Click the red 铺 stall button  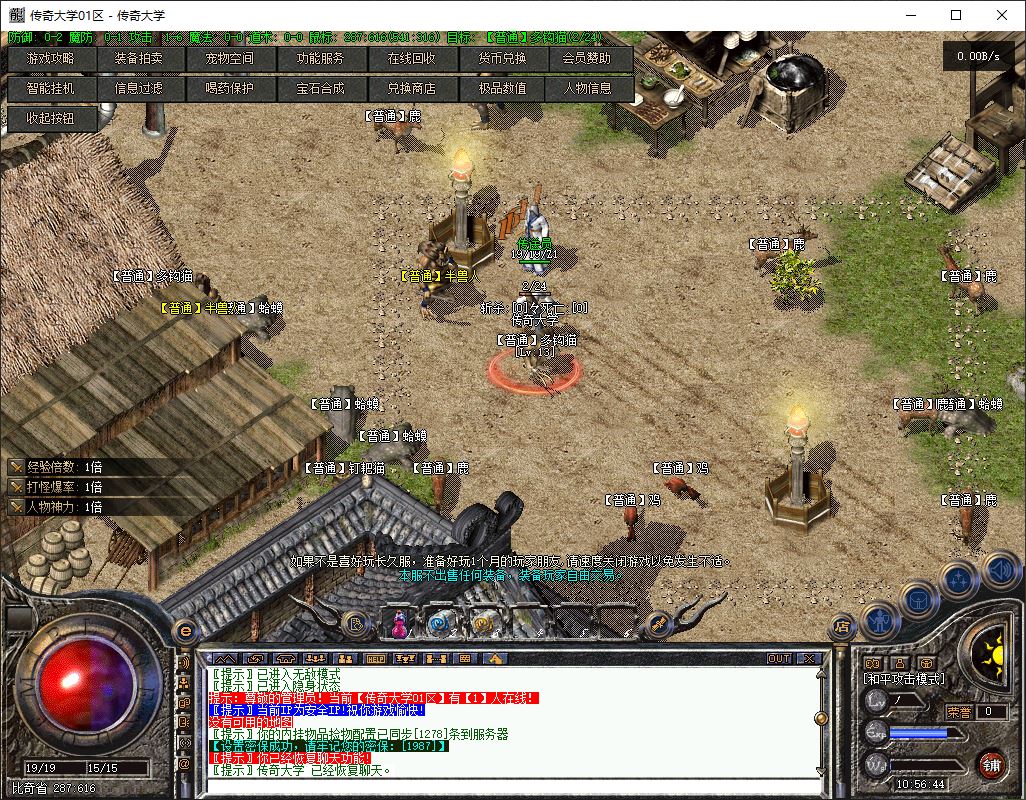click(991, 763)
